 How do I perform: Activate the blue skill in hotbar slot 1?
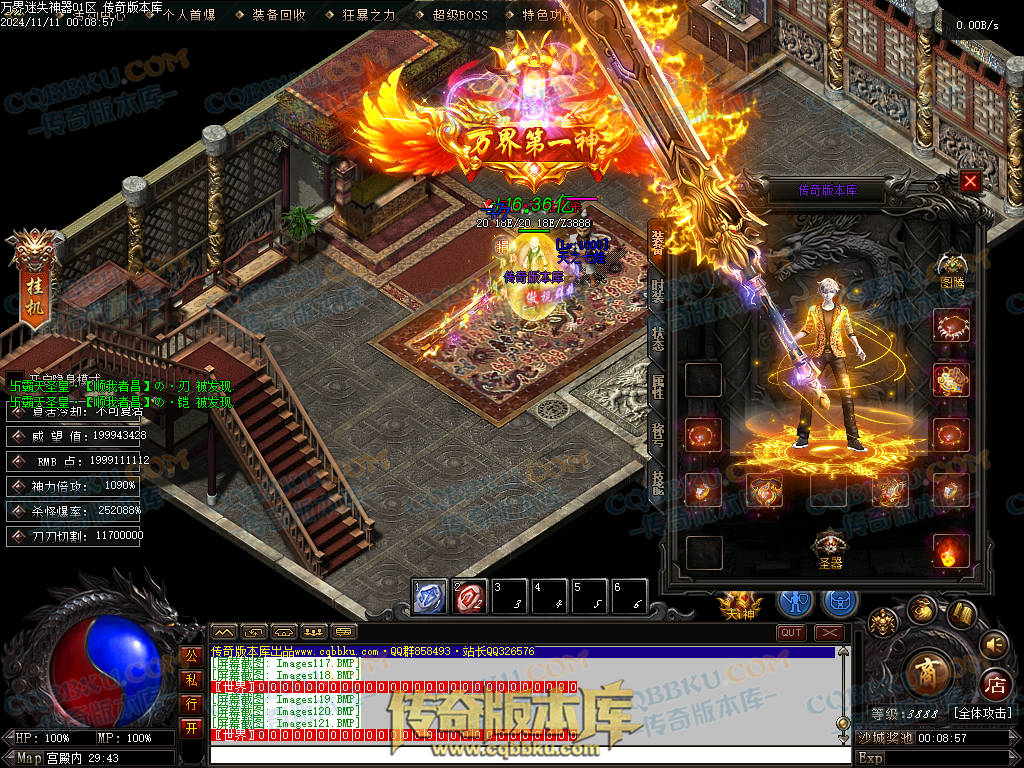(429, 596)
